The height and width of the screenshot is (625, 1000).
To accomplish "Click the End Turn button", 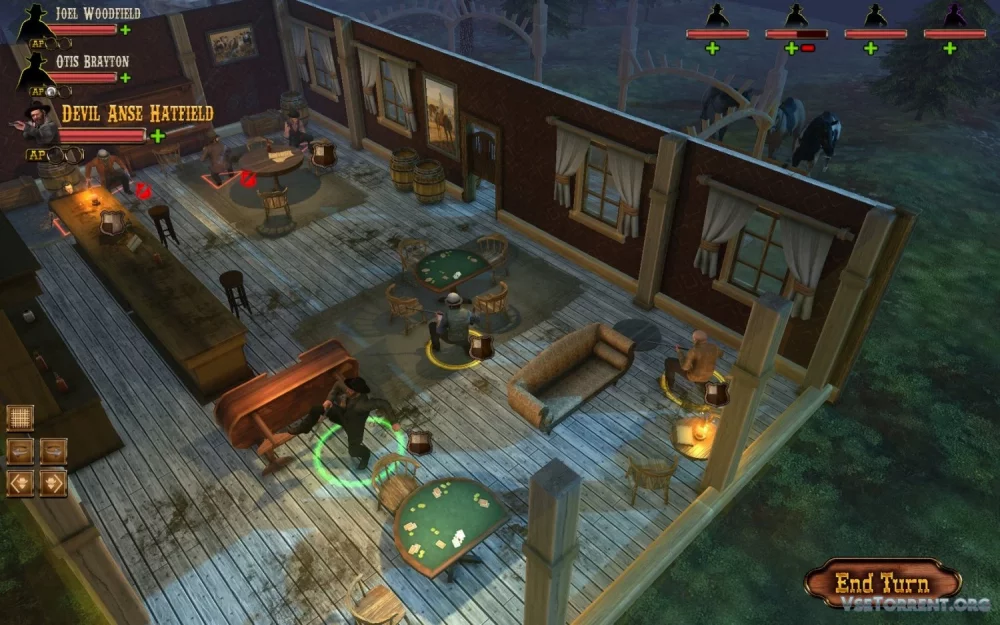I will pyautogui.click(x=882, y=583).
